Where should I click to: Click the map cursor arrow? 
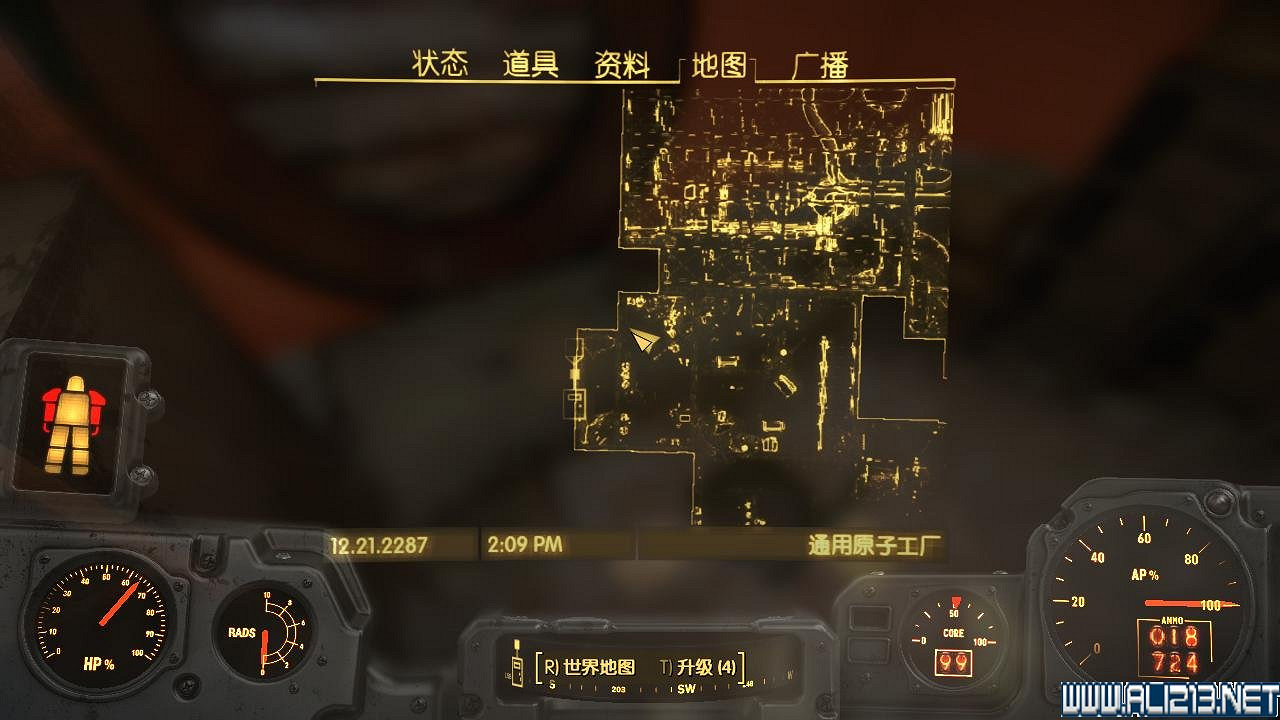click(645, 340)
